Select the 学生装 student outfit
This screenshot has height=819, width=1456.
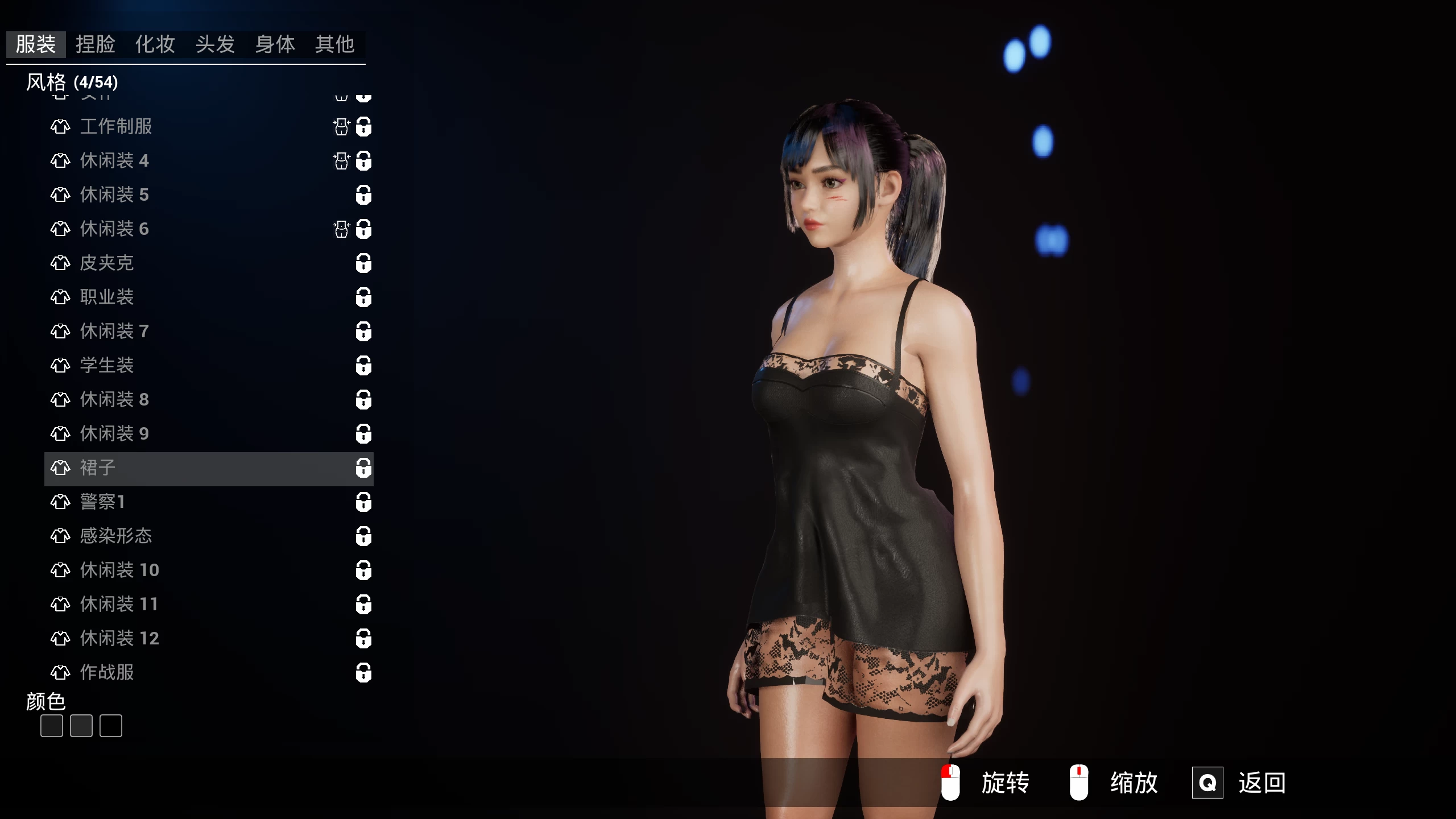(107, 365)
